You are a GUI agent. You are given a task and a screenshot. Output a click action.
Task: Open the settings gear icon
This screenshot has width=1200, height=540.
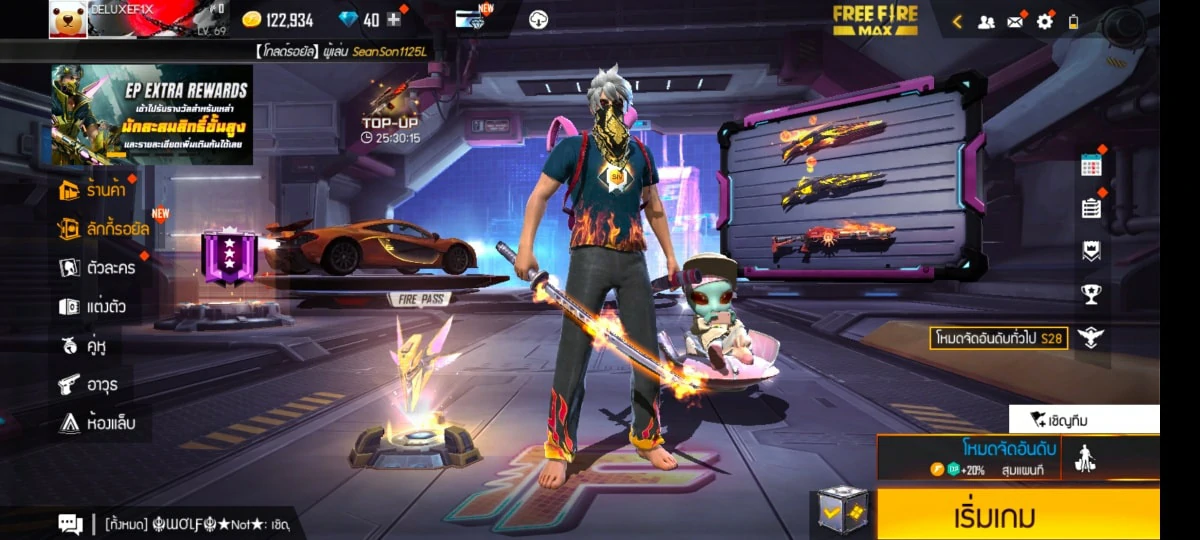(1045, 21)
